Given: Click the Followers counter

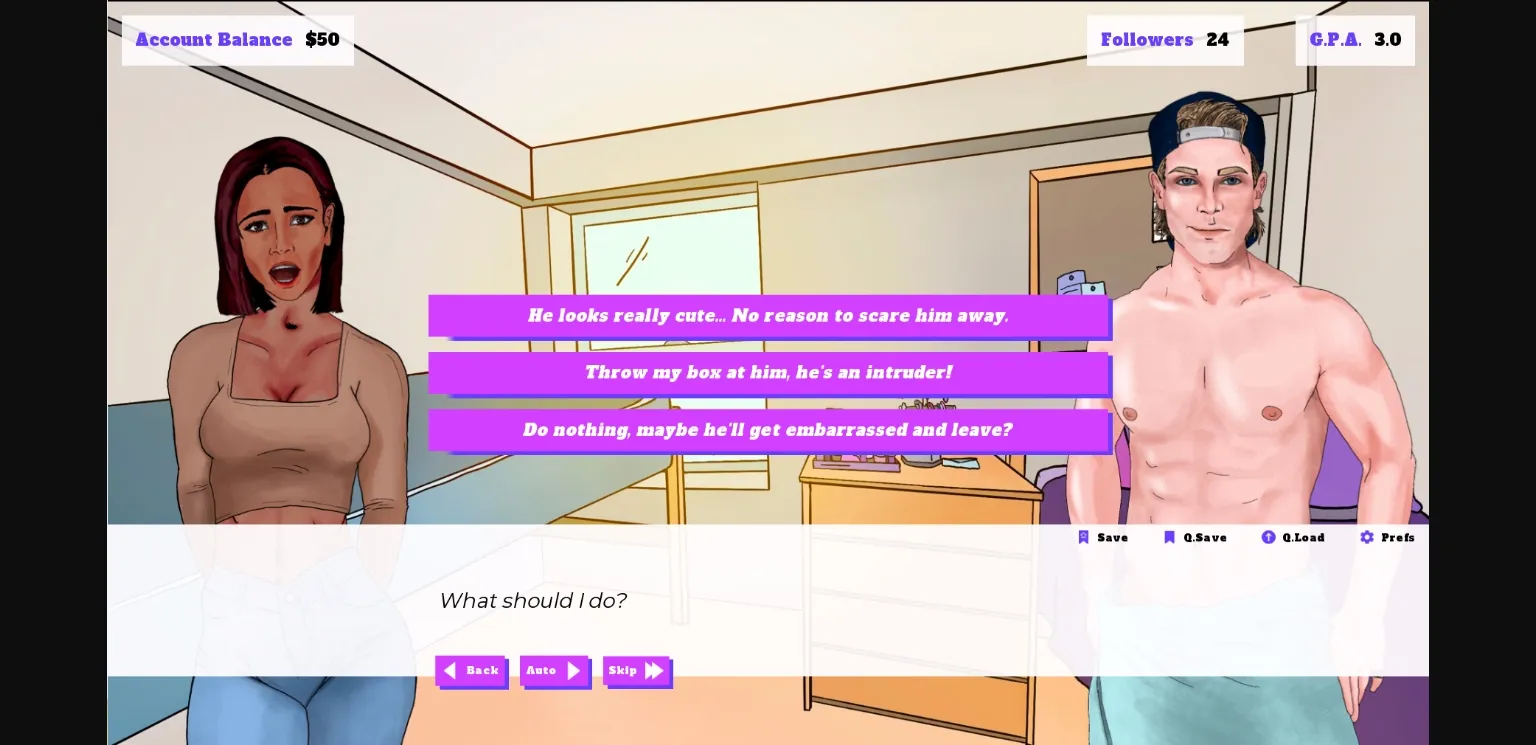Looking at the screenshot, I should point(1165,40).
